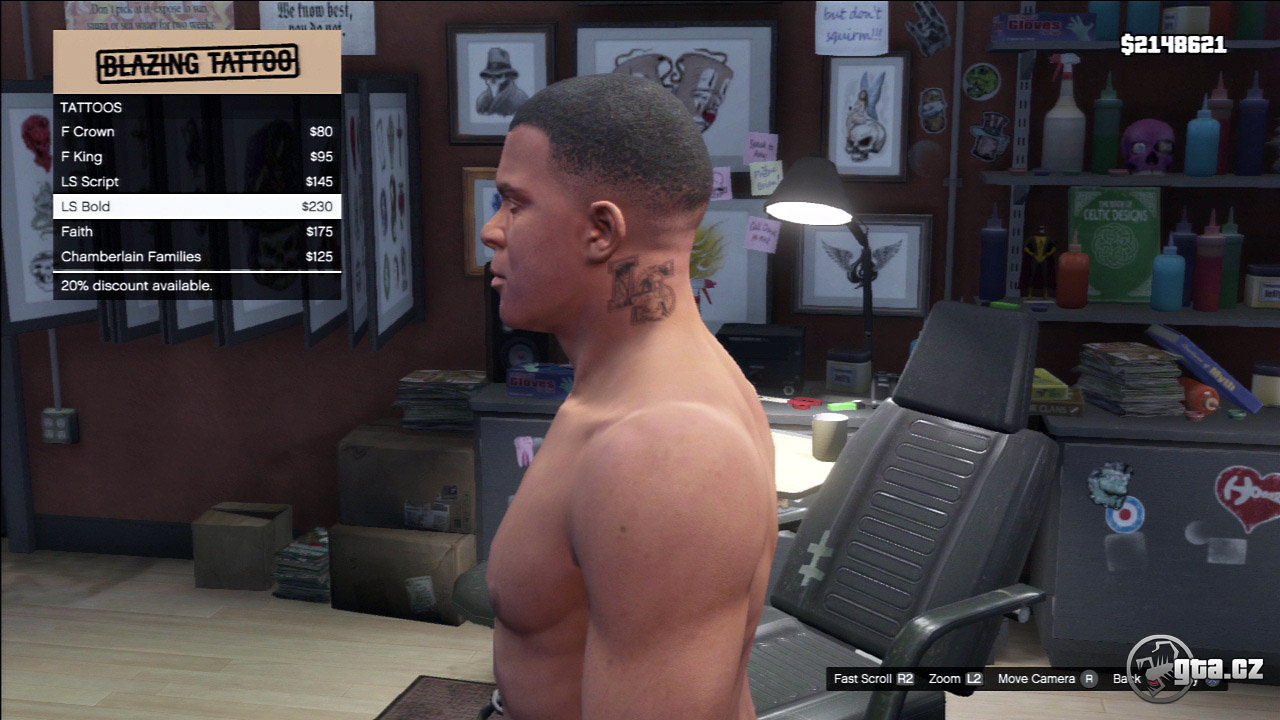Viewport: 1280px width, 720px height.
Task: Pick the LS Script tattoo
Action: [196, 182]
